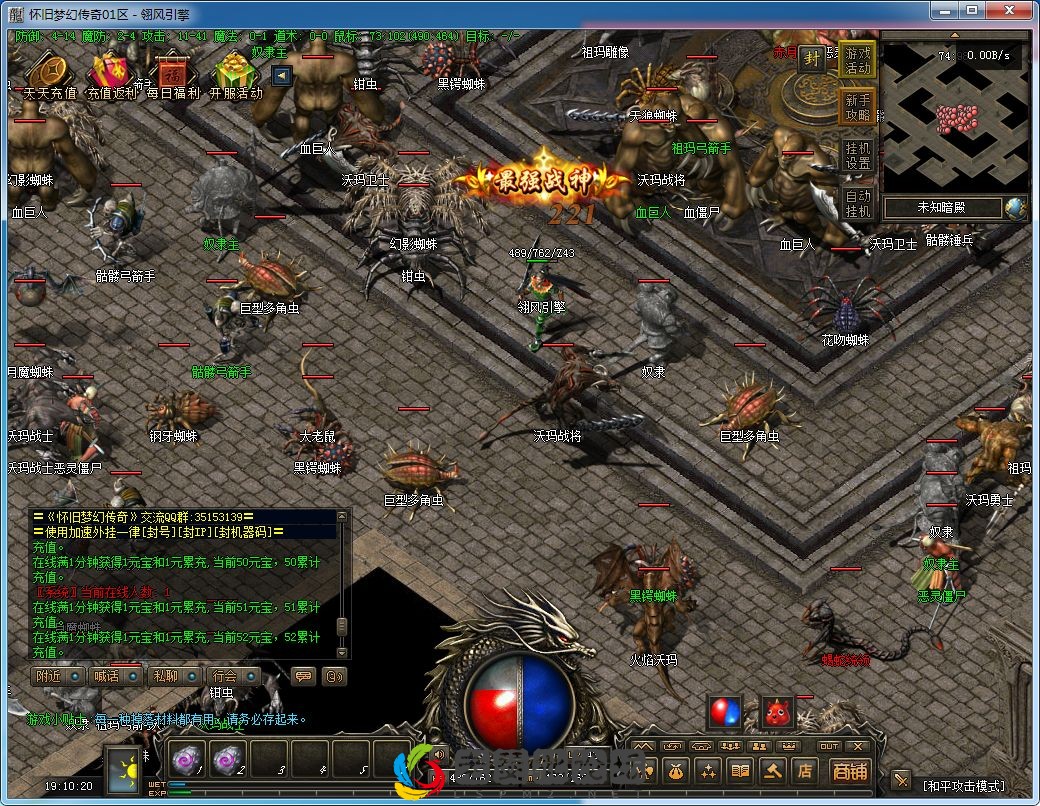Start 自动挂机 auto-battle
The height and width of the screenshot is (806, 1040).
pyautogui.click(x=858, y=203)
